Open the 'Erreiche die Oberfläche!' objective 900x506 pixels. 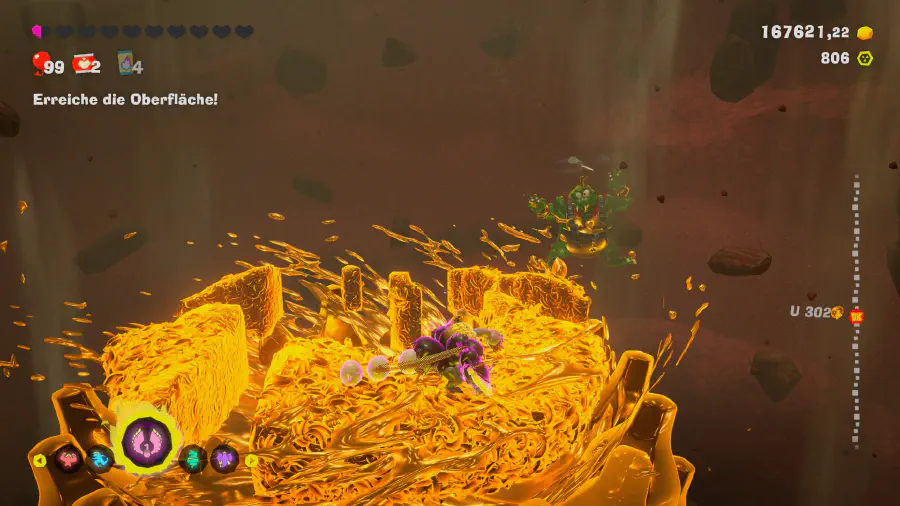[125, 99]
